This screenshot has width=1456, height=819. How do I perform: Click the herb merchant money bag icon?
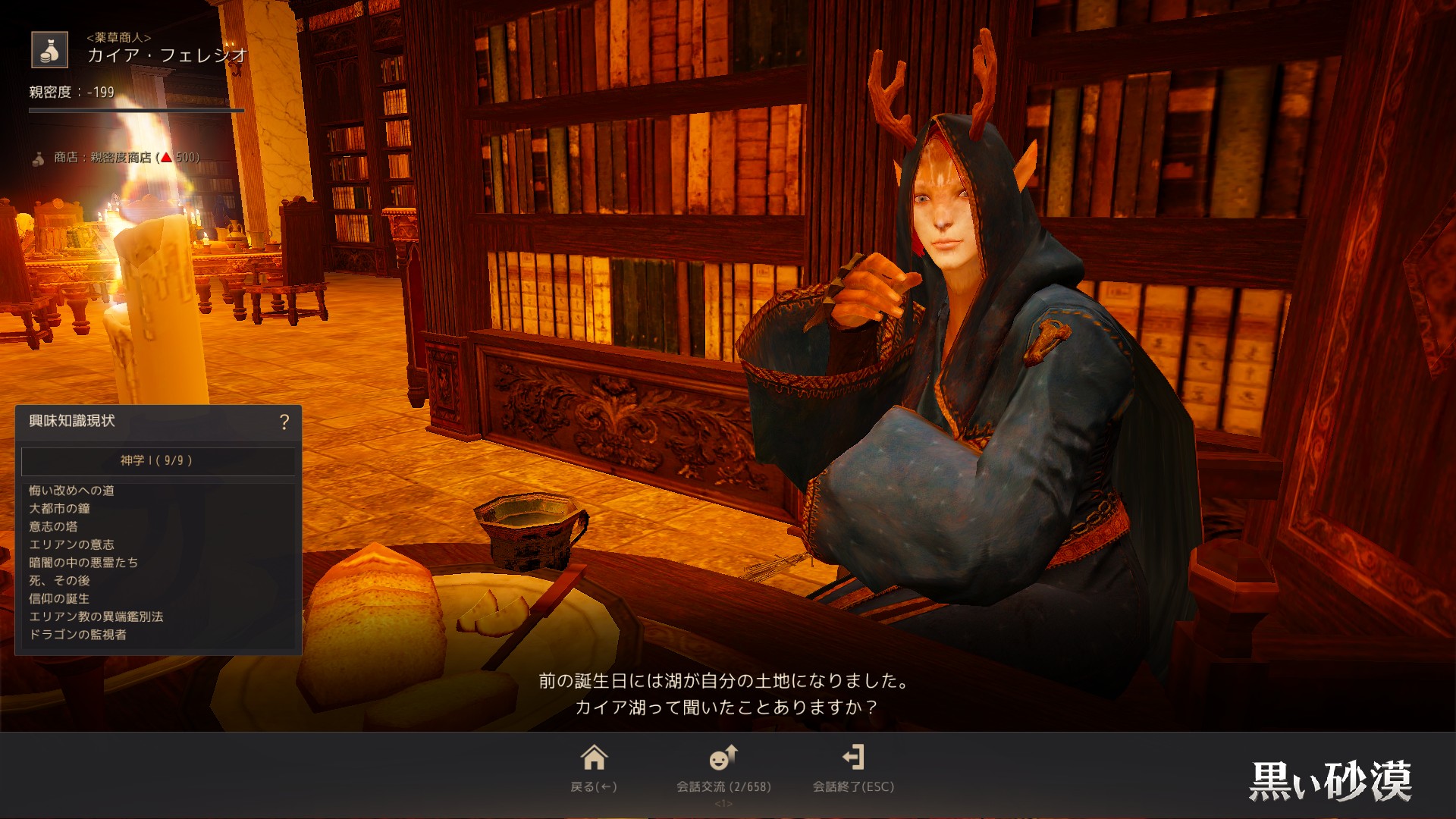point(50,50)
